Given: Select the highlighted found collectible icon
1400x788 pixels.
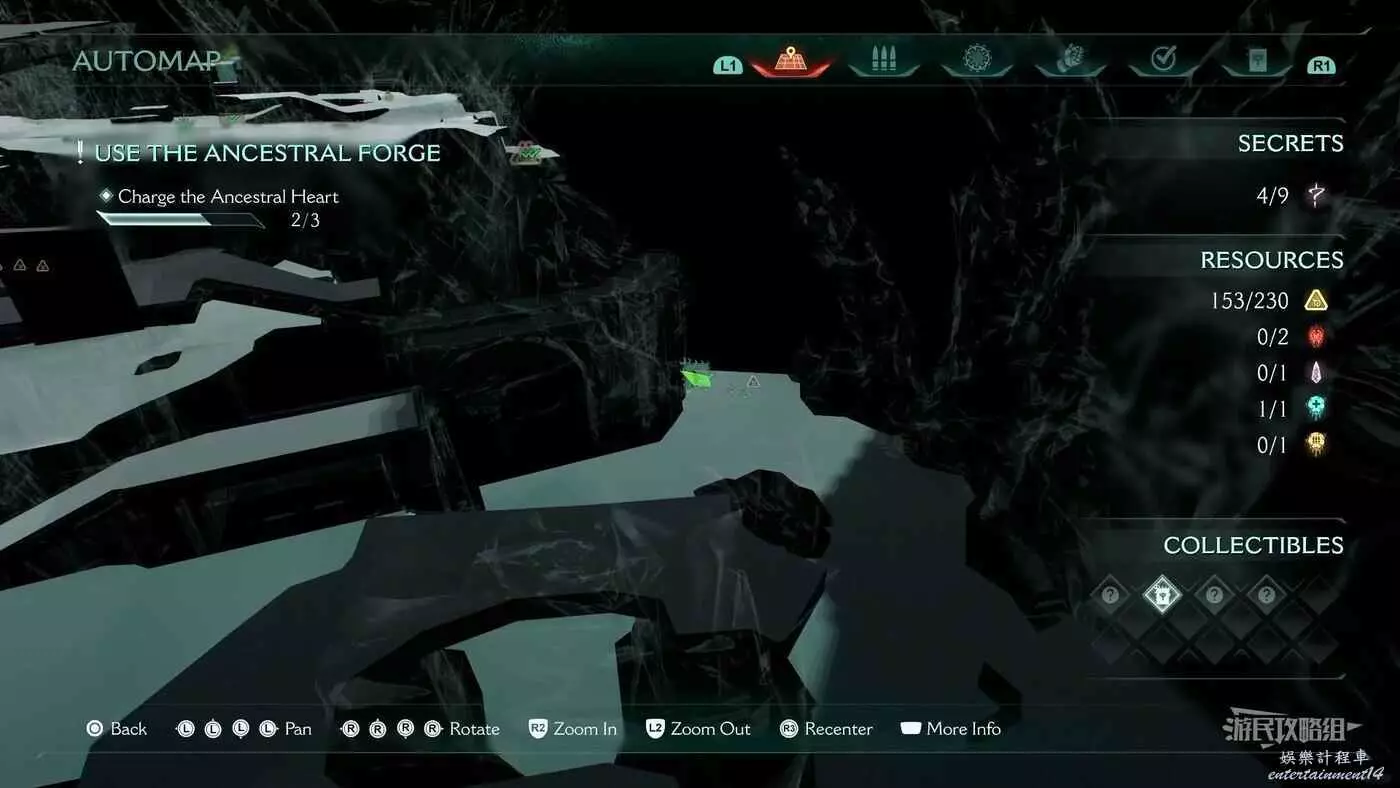Looking at the screenshot, I should (1162, 596).
